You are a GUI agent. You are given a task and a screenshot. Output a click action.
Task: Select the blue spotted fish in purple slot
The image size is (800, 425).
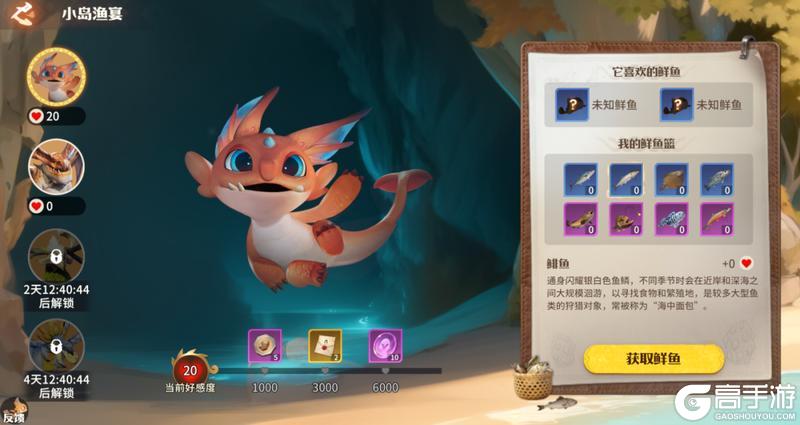(673, 219)
